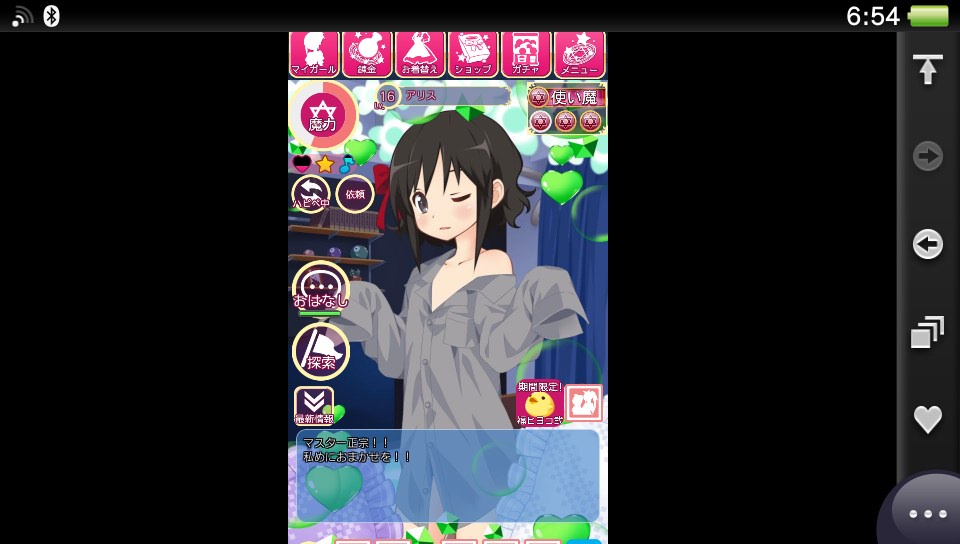Start an おはなし conversation
The height and width of the screenshot is (544, 960).
click(x=320, y=288)
